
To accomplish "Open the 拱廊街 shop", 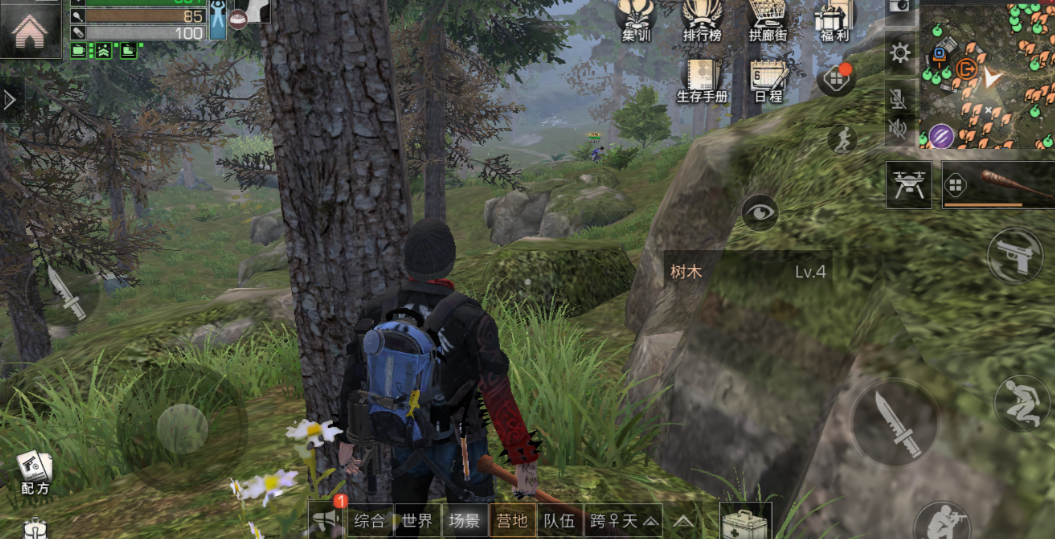I will (x=768, y=20).
